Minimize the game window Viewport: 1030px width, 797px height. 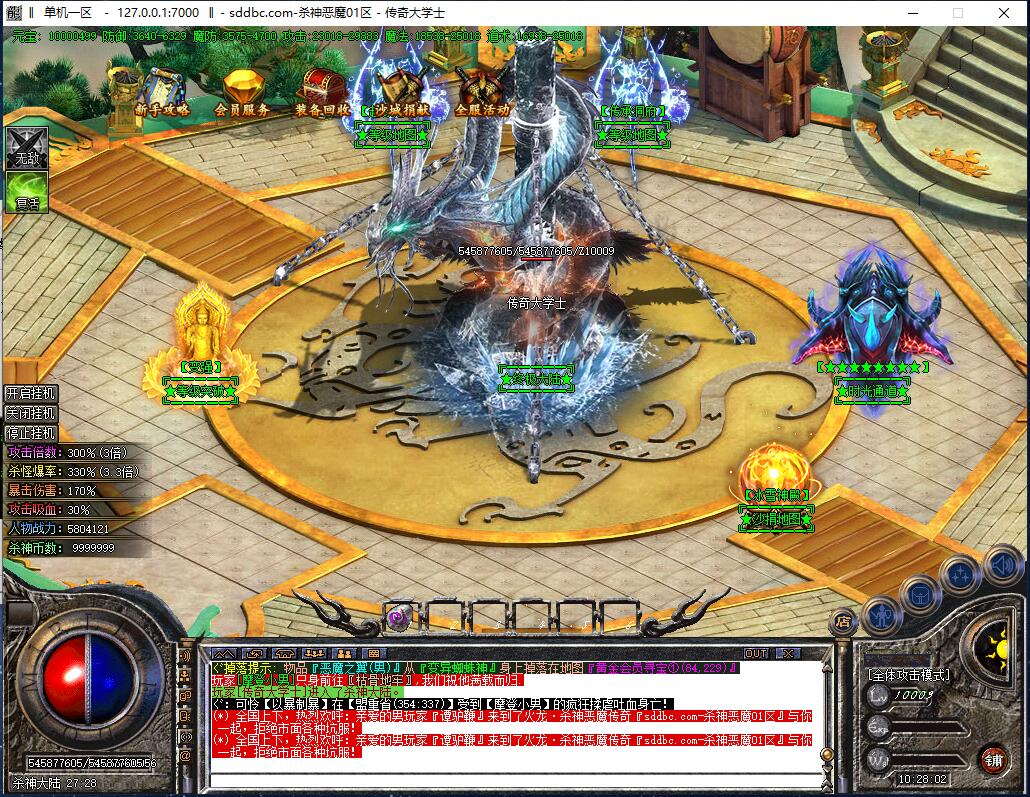911,13
